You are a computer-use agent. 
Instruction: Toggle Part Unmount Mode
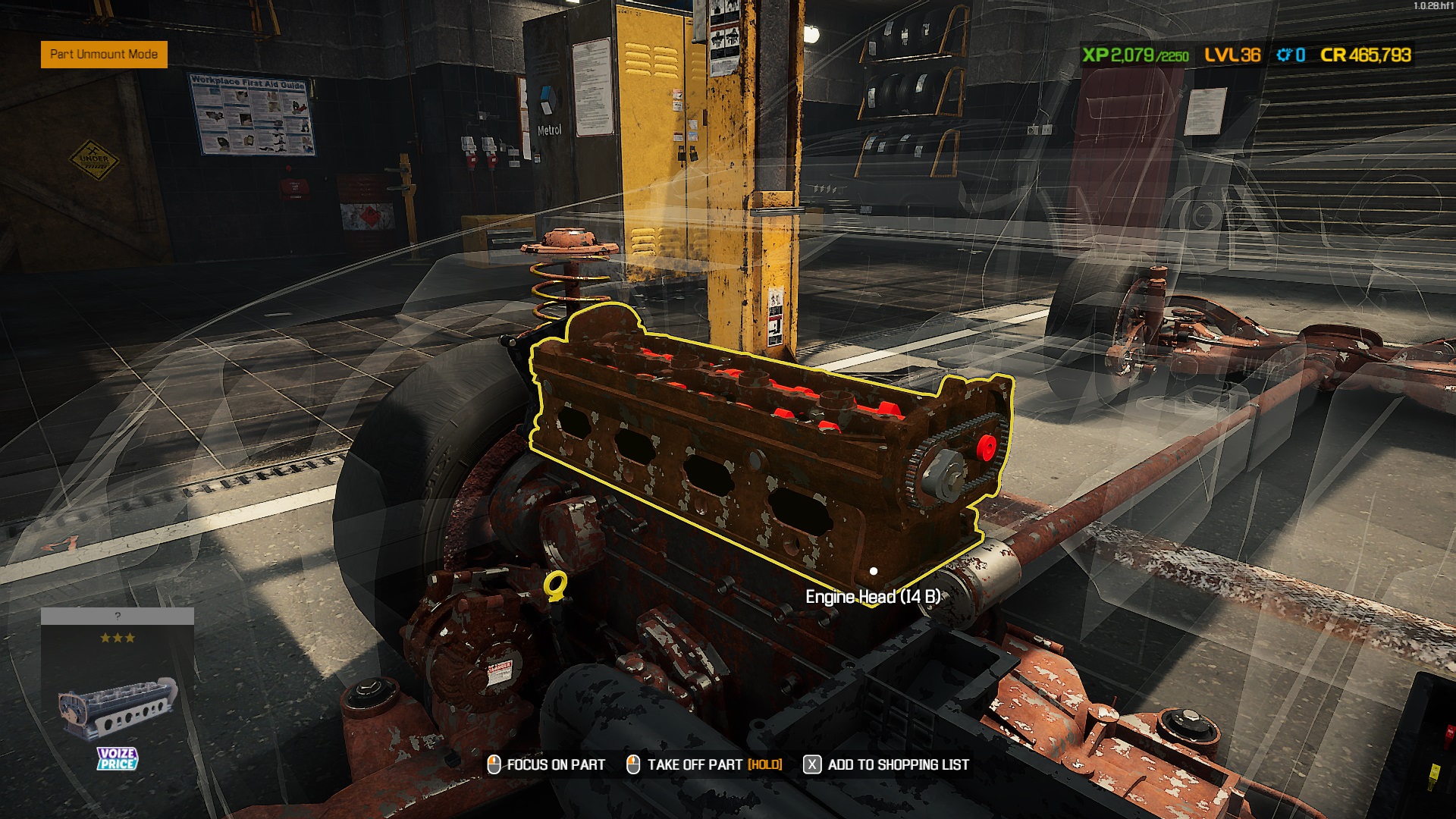[104, 55]
